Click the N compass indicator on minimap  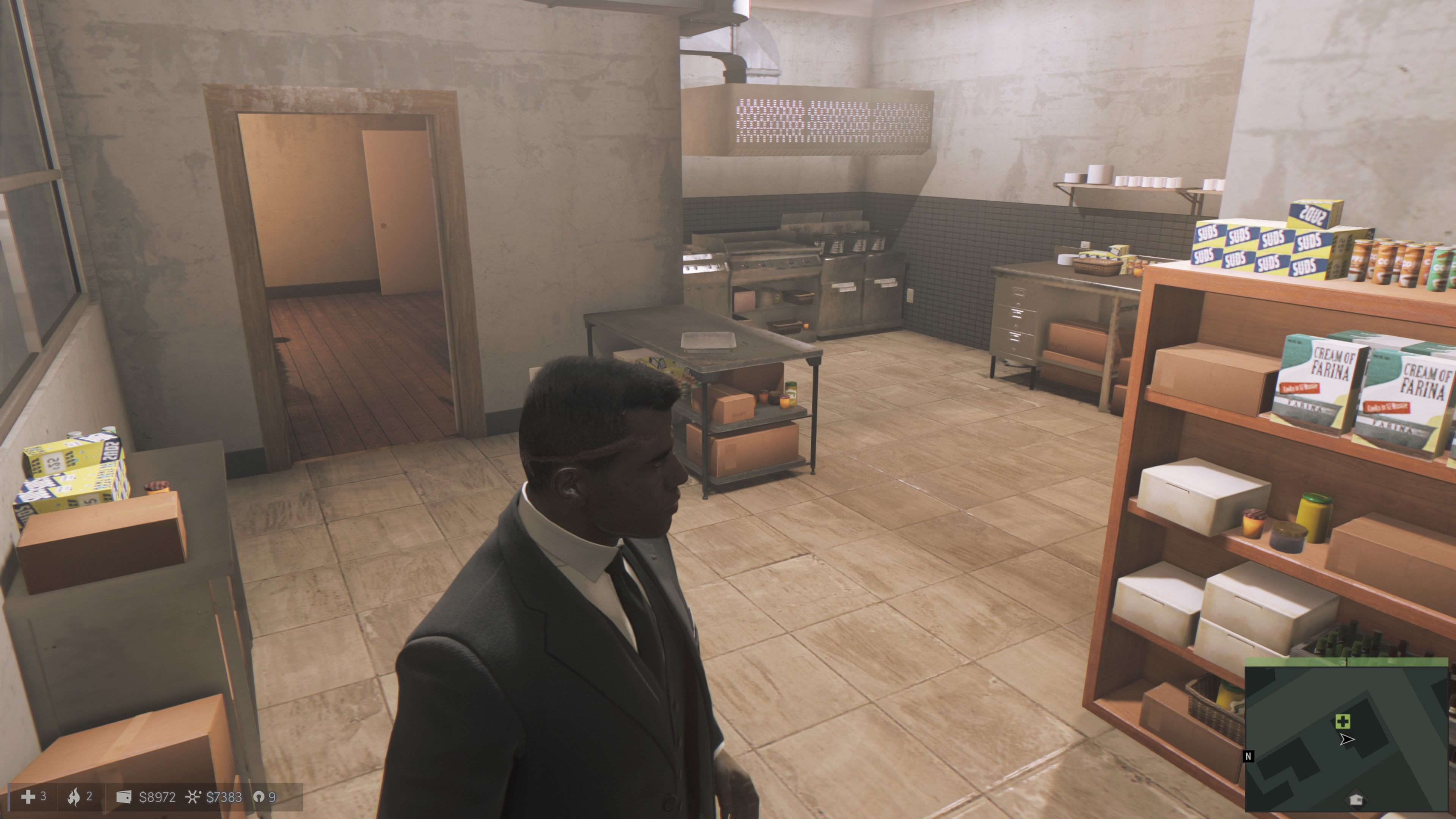click(1249, 756)
